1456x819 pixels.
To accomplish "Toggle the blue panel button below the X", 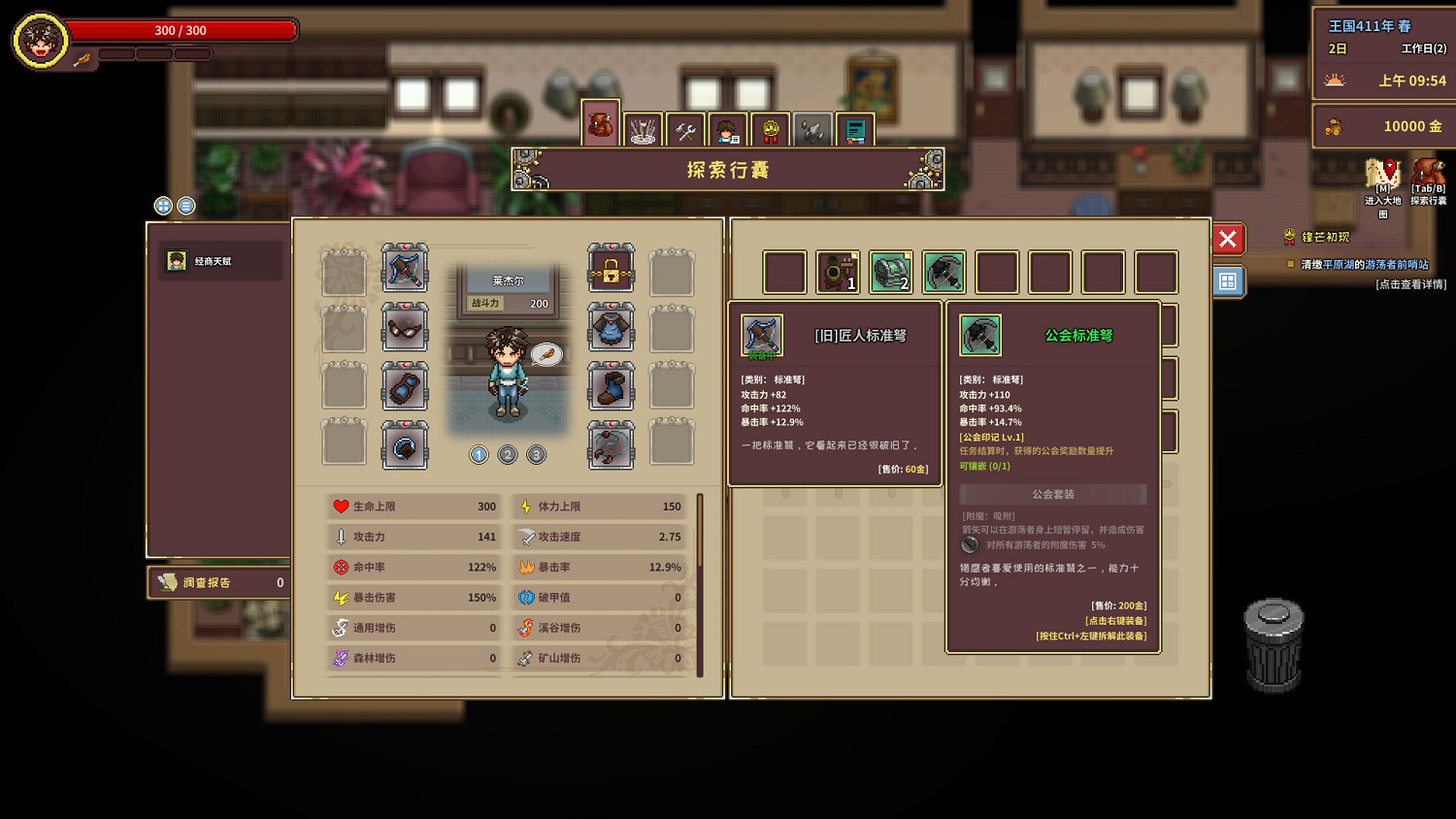I will [1227, 280].
